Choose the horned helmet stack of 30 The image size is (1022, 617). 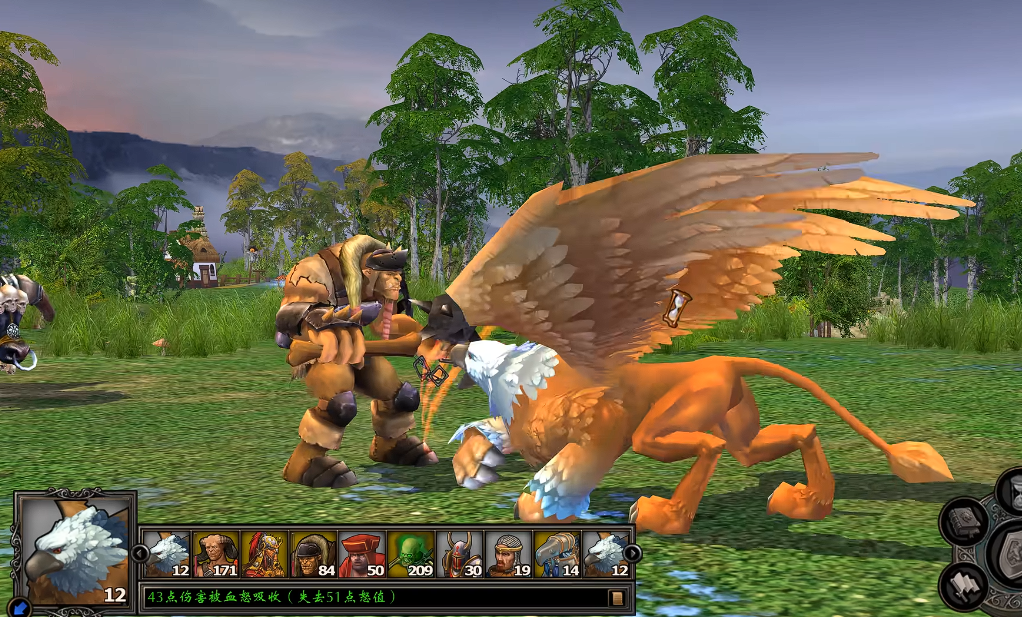460,553
